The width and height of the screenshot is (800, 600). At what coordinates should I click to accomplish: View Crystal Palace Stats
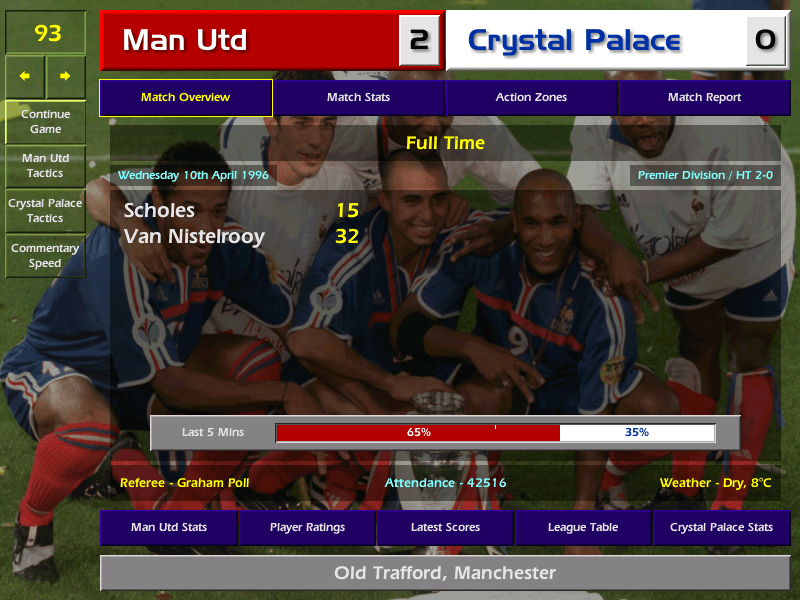(721, 527)
